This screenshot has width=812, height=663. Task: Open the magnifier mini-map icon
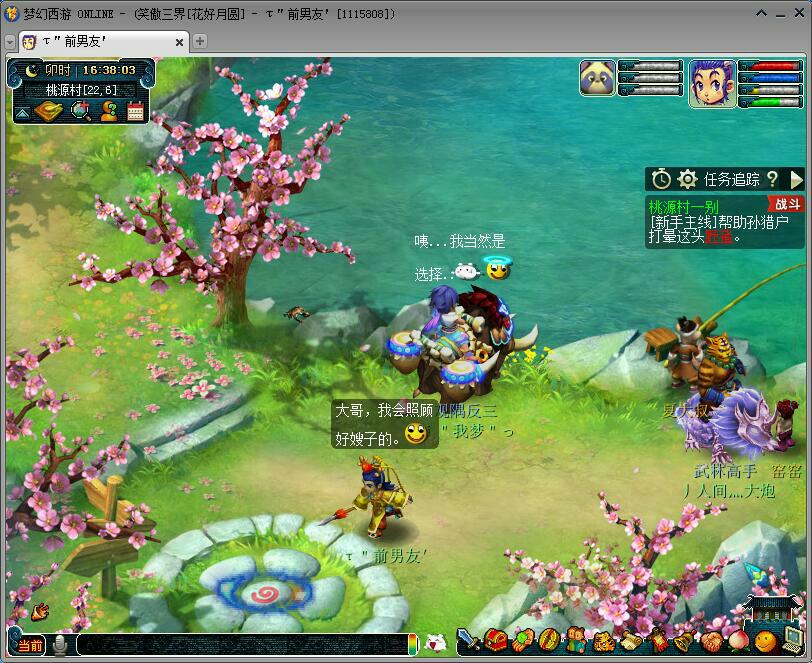pos(81,111)
